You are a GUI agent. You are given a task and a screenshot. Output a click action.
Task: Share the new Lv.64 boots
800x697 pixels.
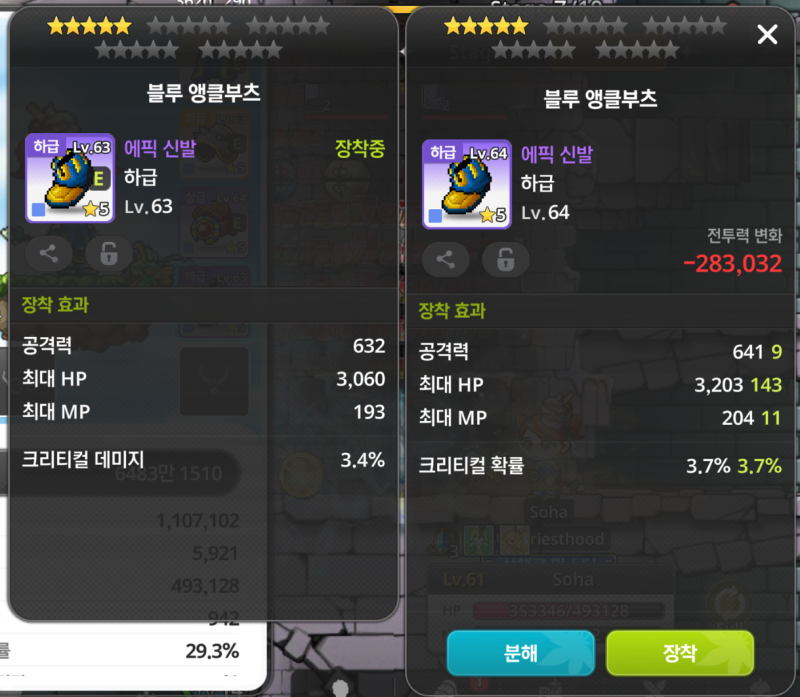point(446,260)
